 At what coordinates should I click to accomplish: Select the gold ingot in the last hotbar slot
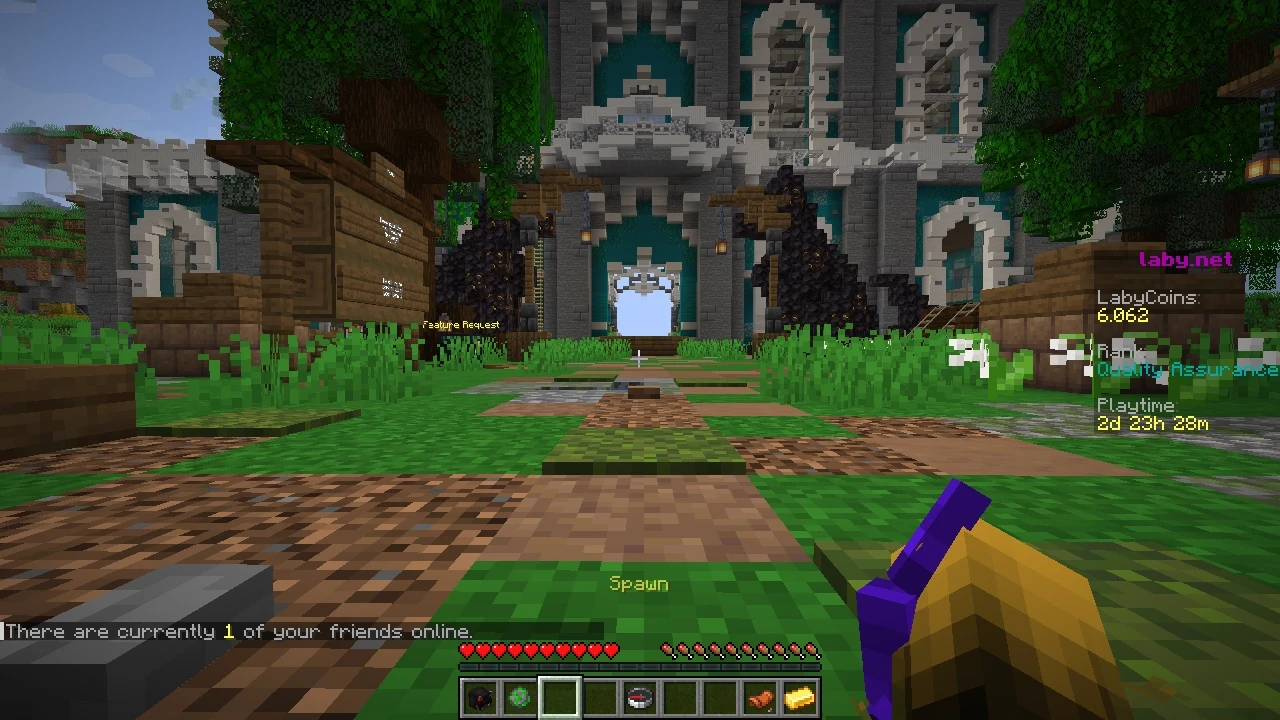(x=799, y=697)
